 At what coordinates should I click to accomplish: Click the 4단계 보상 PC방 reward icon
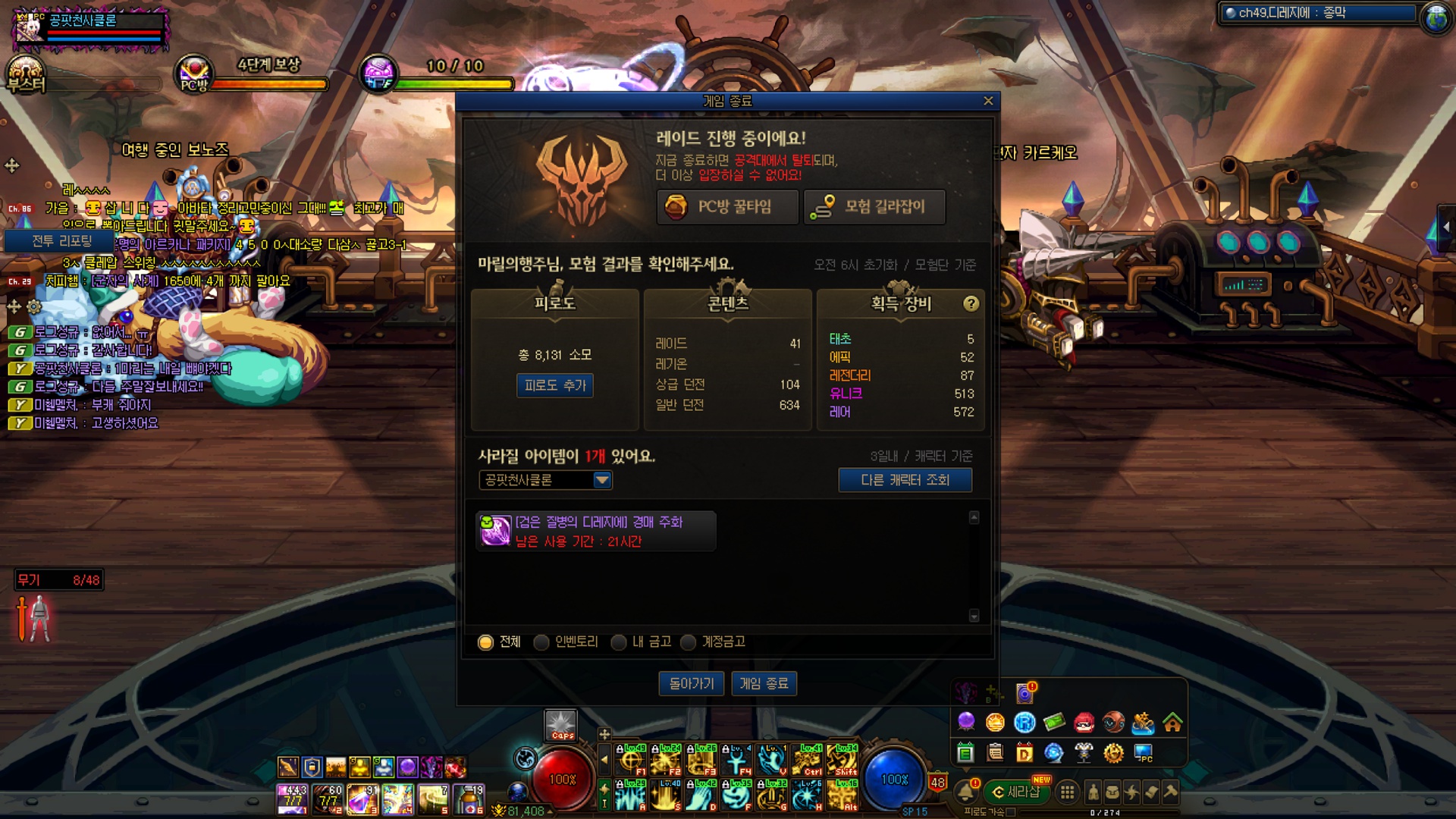coord(194,74)
